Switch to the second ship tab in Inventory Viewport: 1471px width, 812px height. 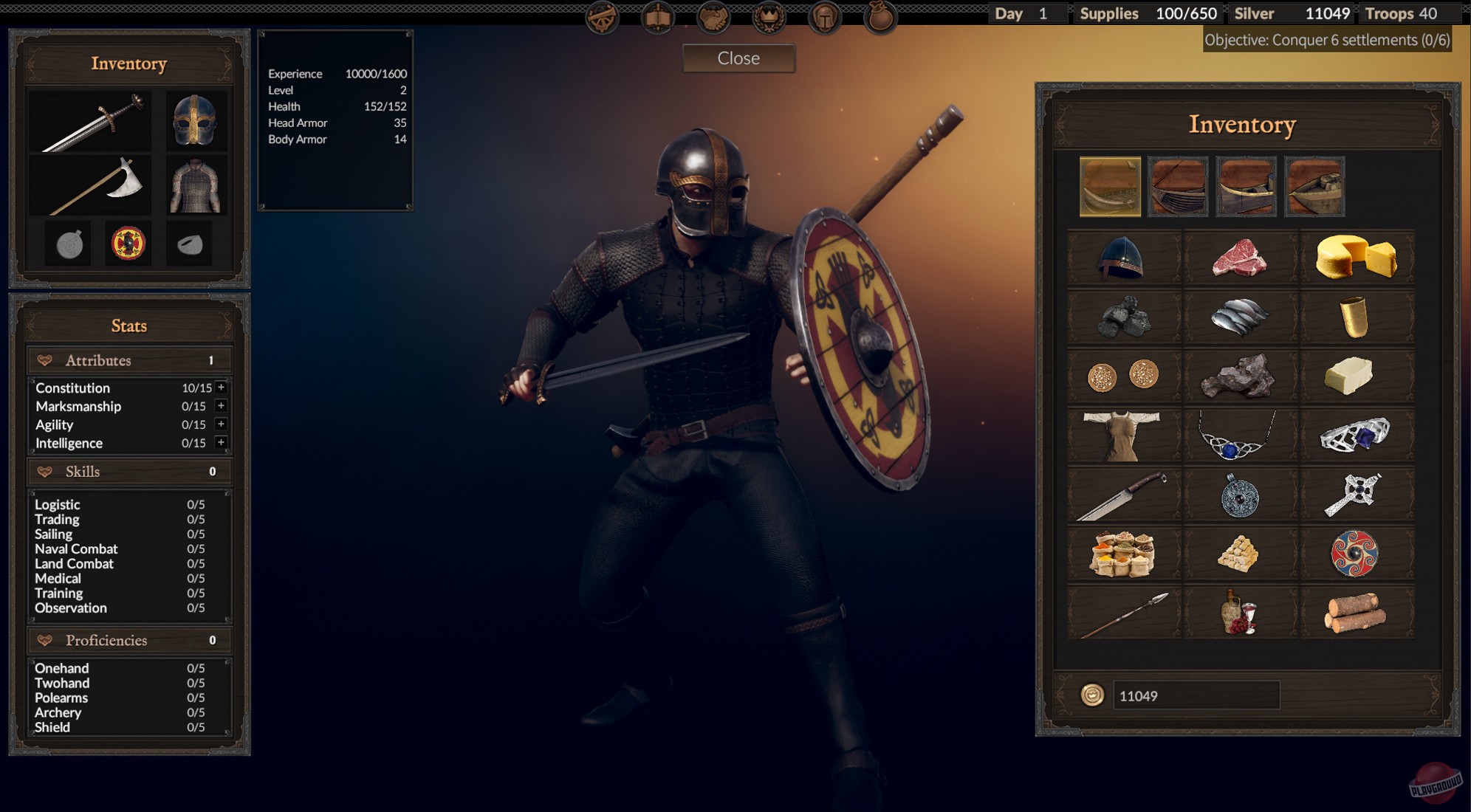click(1179, 187)
